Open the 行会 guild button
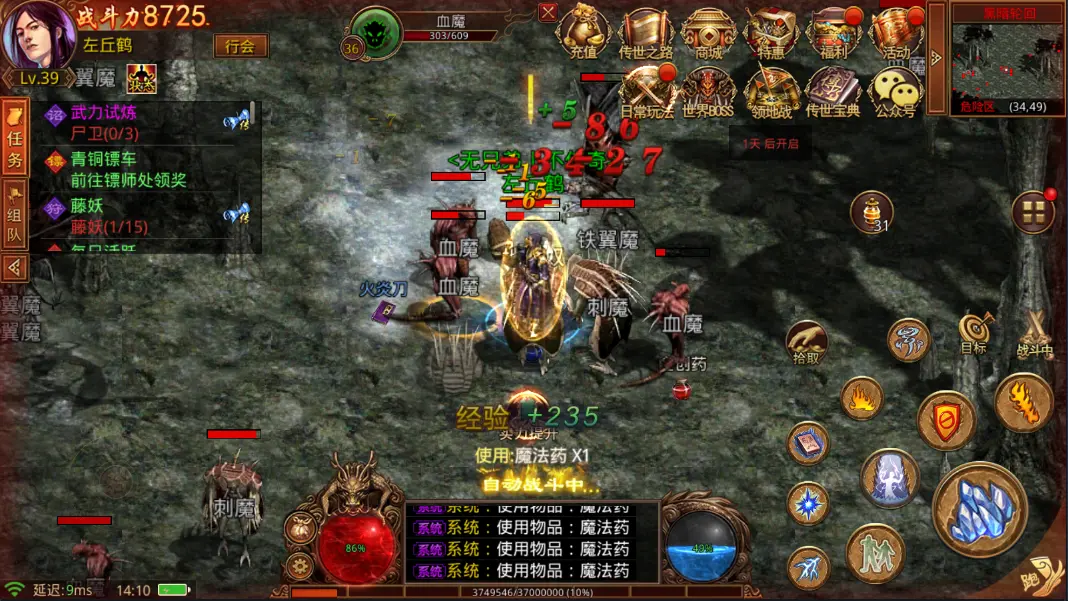This screenshot has width=1068, height=601. (240, 46)
